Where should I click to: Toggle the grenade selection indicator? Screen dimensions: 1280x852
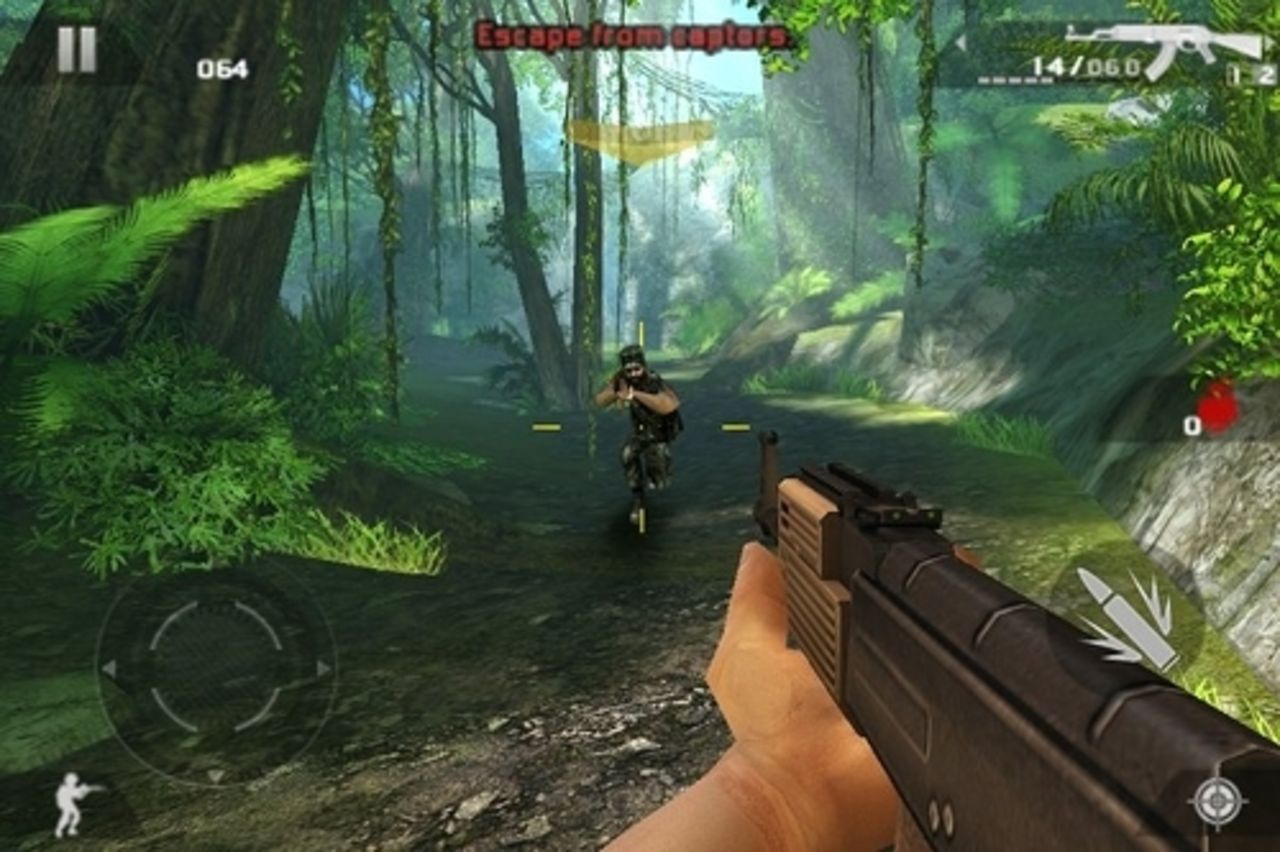1205,410
